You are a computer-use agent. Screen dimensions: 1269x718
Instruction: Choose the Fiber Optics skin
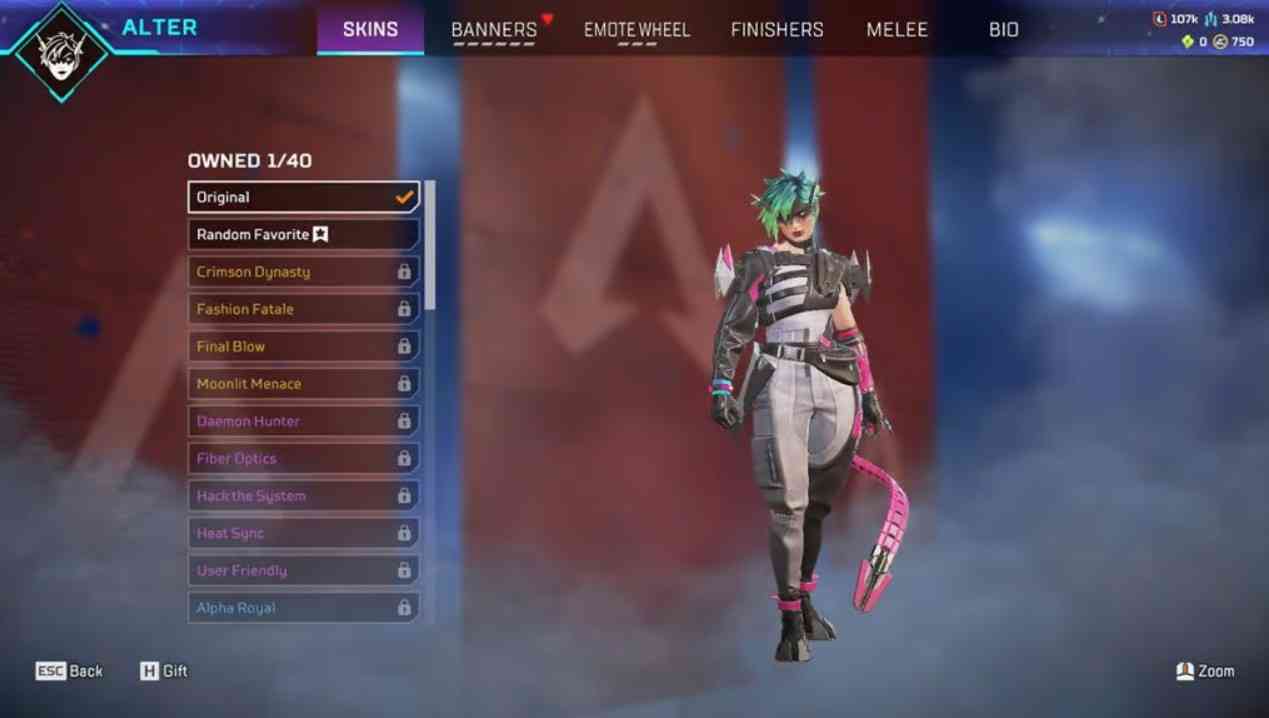[303, 458]
